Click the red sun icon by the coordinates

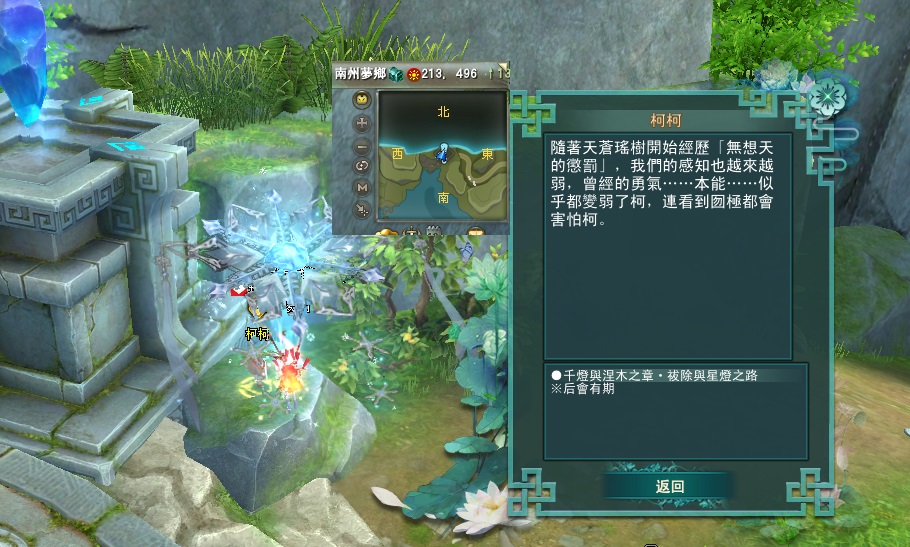tap(412, 73)
